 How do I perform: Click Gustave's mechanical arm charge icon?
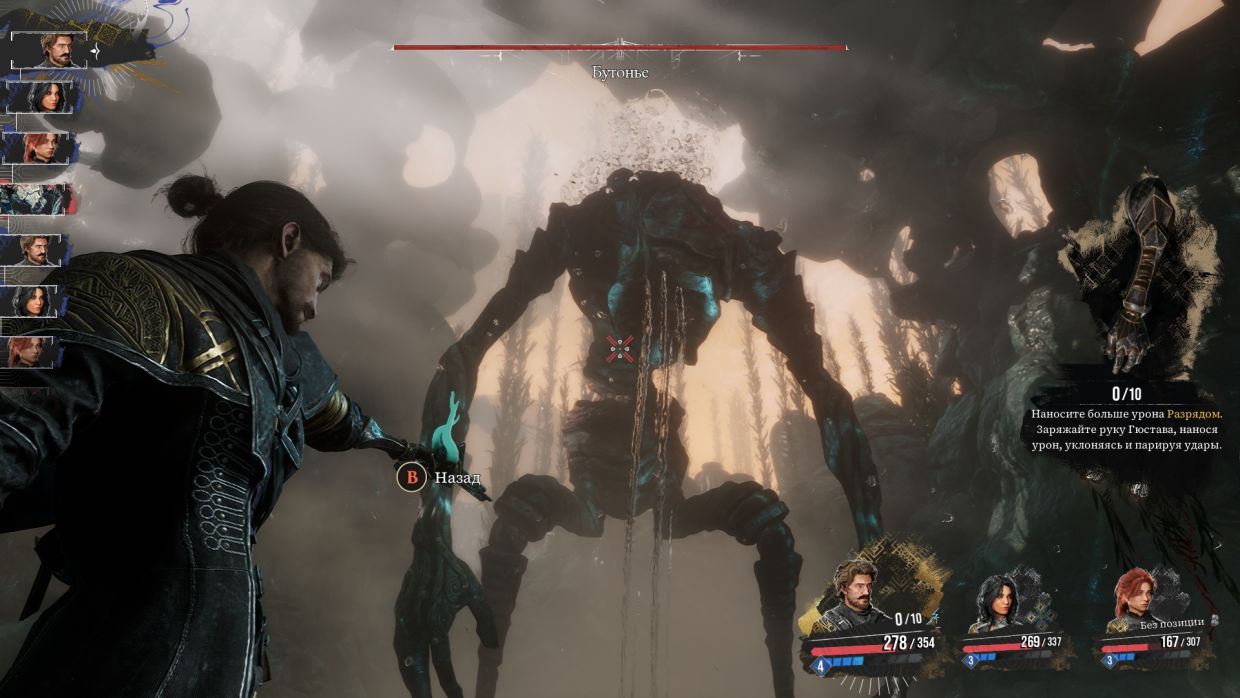coord(1140,275)
